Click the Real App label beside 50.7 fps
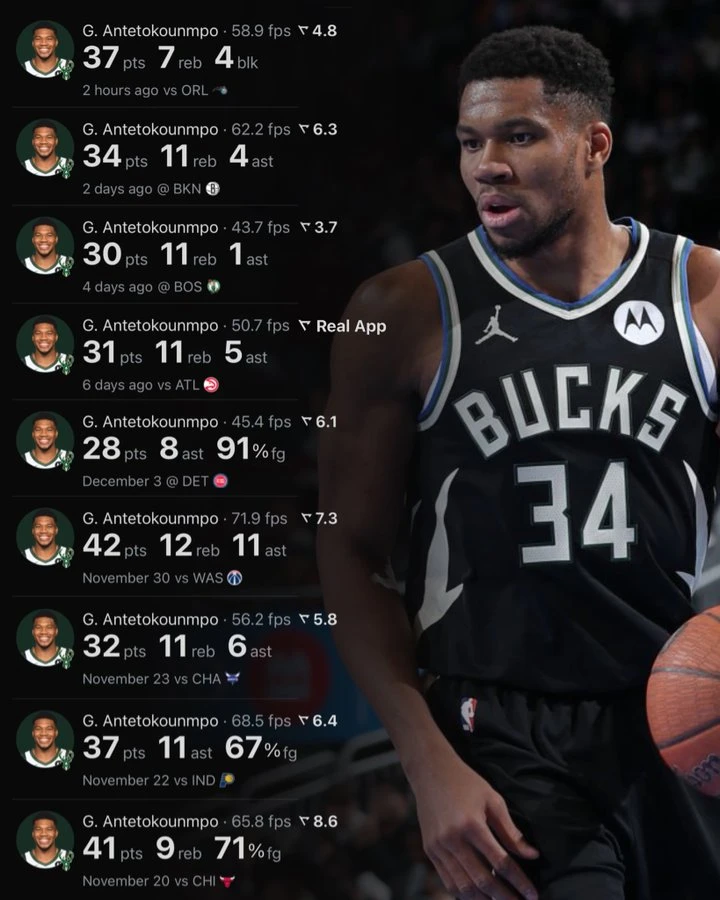 (350, 326)
